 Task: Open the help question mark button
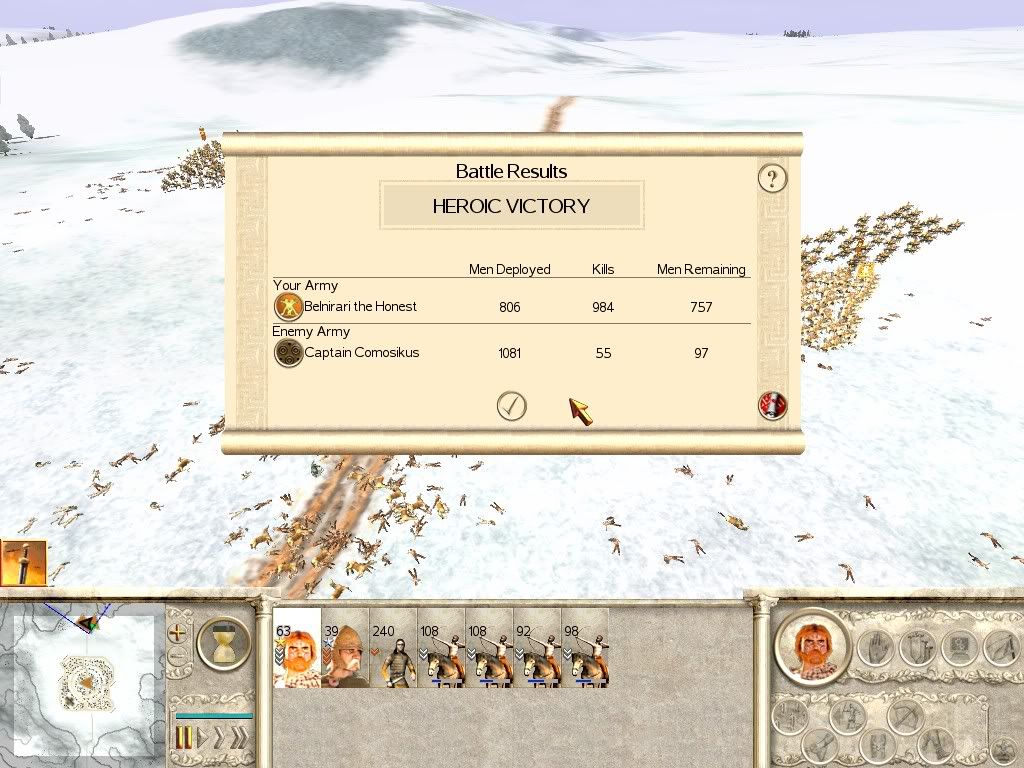coord(772,179)
